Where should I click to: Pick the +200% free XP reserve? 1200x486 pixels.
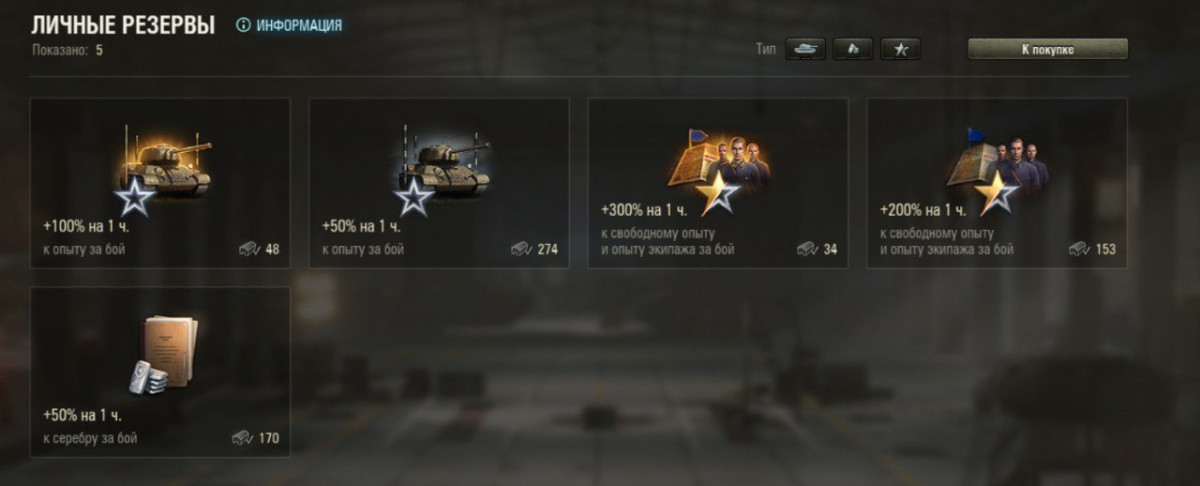click(x=997, y=183)
